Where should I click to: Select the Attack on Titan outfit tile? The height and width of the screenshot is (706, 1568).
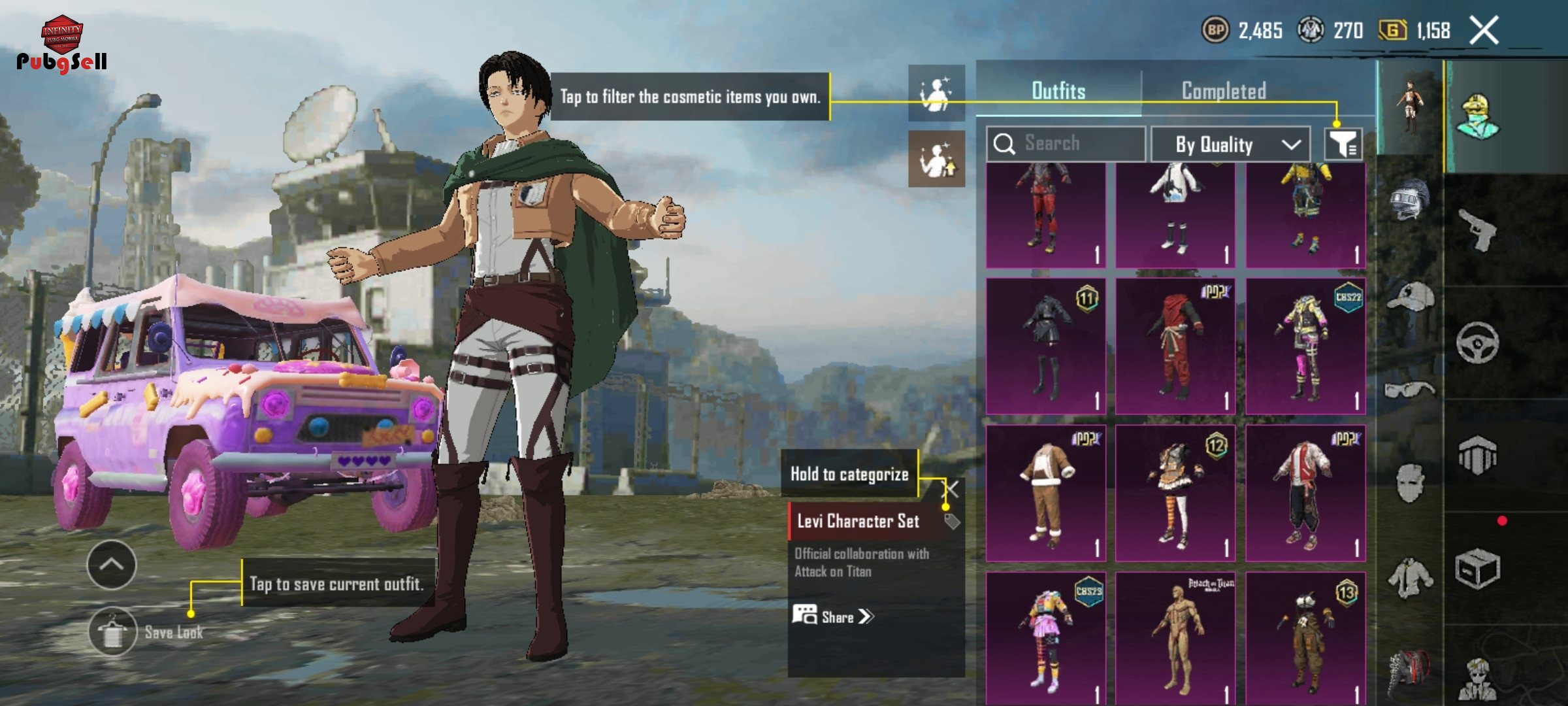1175,637
